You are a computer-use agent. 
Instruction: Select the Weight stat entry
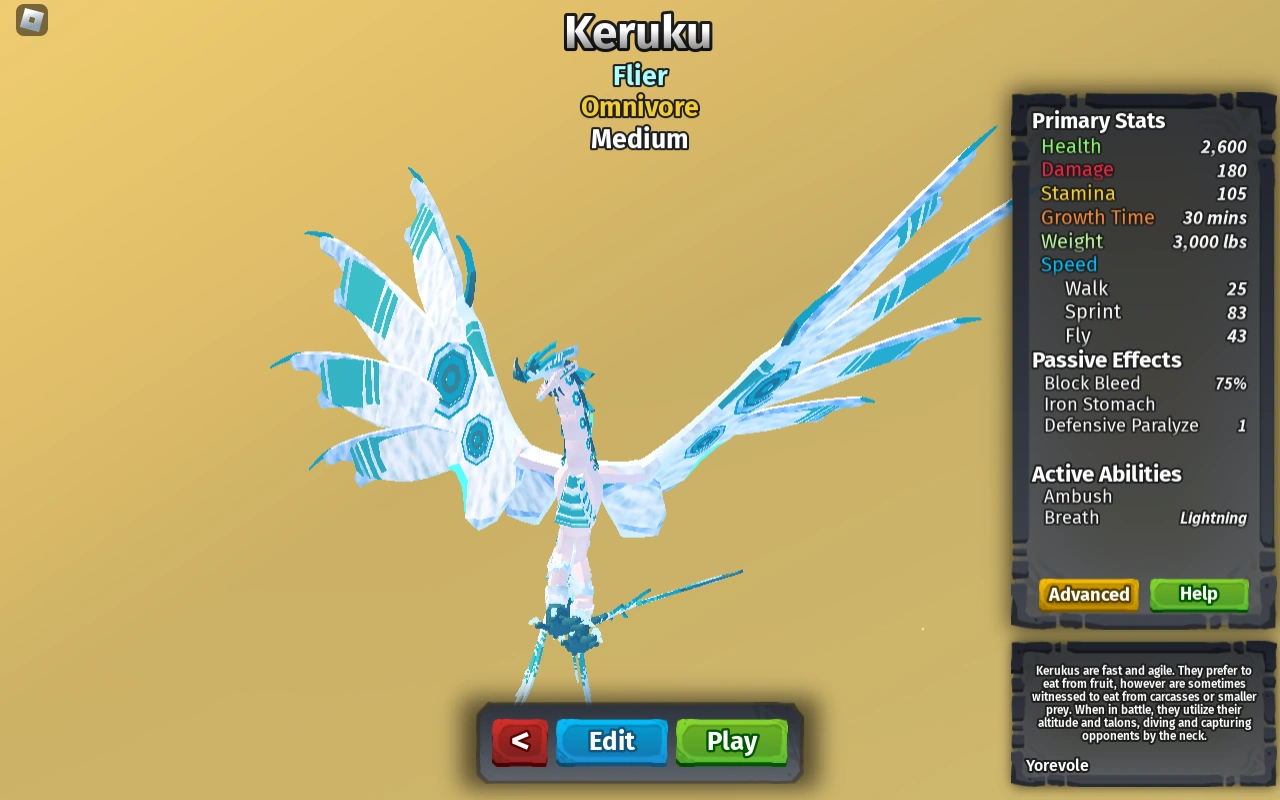tap(1071, 241)
